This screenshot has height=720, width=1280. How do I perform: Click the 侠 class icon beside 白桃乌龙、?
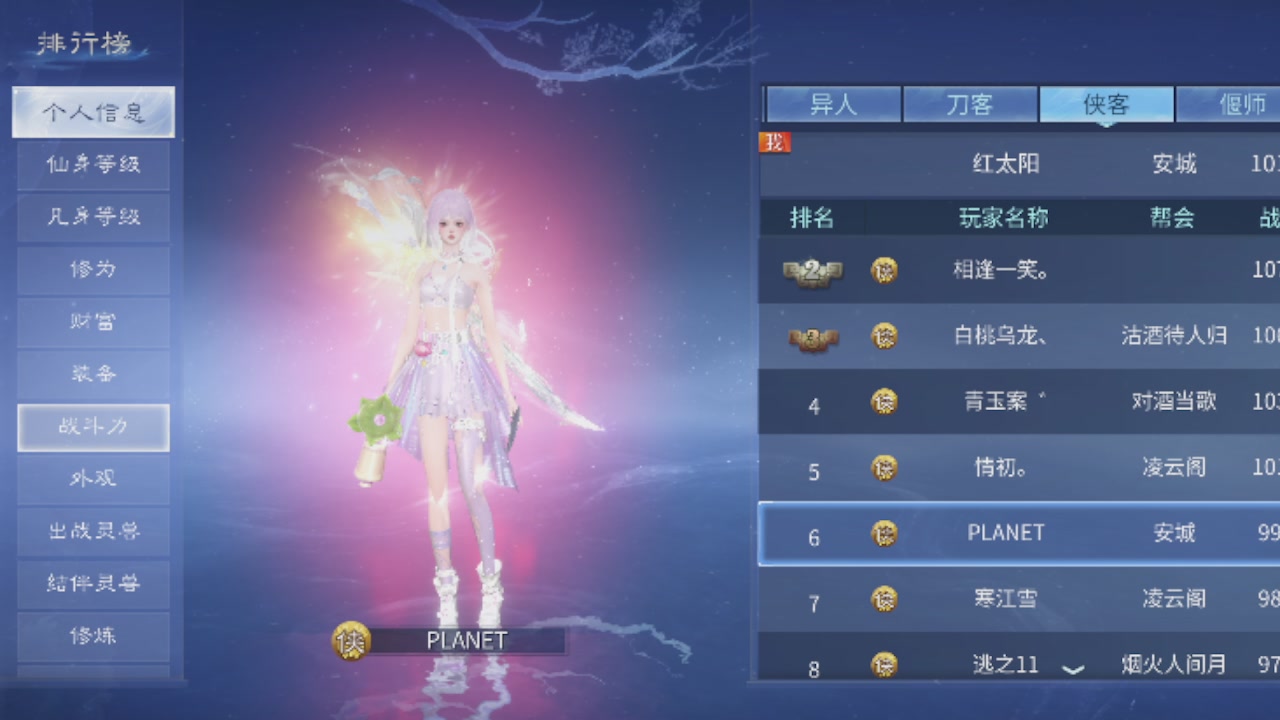[884, 336]
